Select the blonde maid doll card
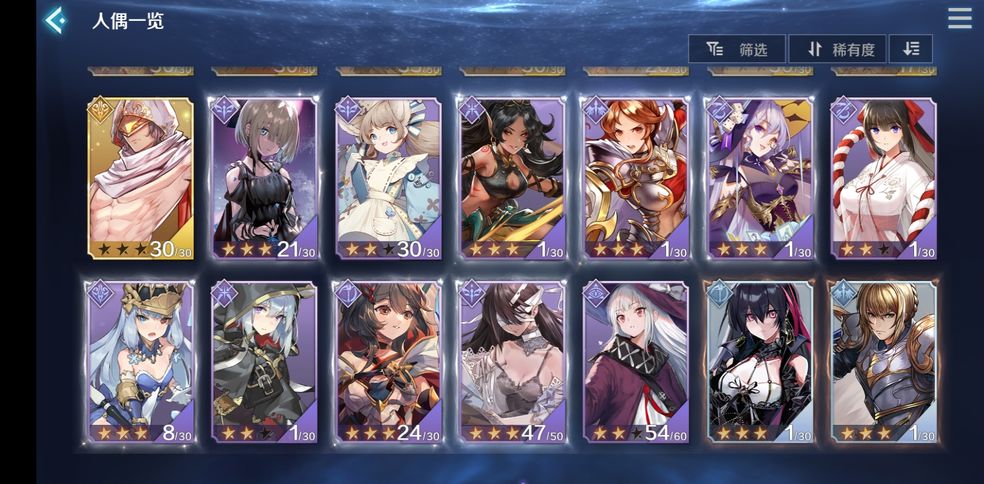The width and height of the screenshot is (984, 484). pyautogui.click(x=388, y=178)
